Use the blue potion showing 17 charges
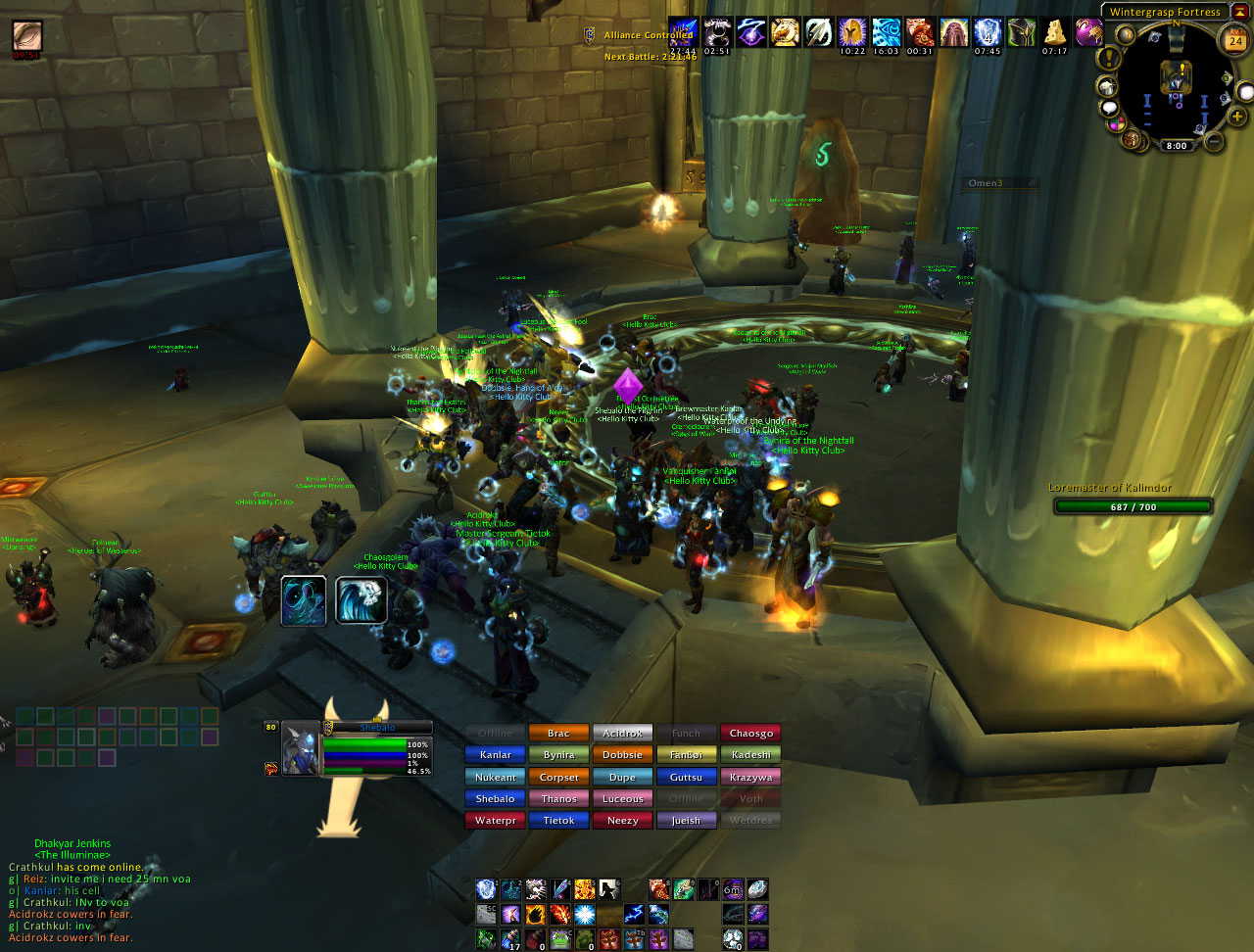This screenshot has height=952, width=1254. (x=509, y=936)
